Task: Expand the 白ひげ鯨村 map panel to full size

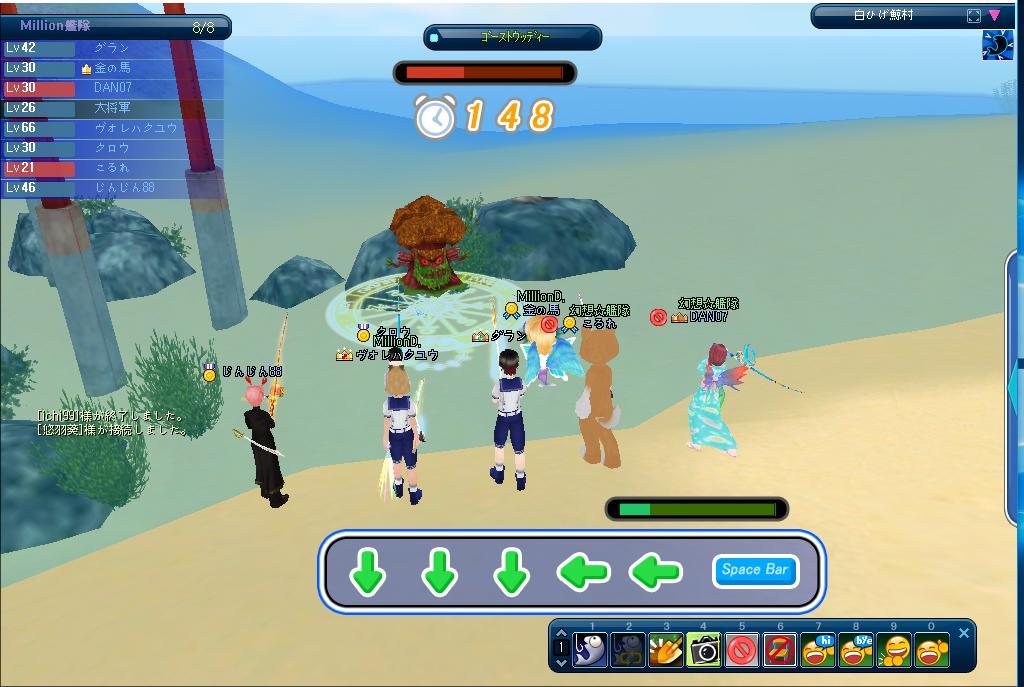Action: (x=974, y=16)
